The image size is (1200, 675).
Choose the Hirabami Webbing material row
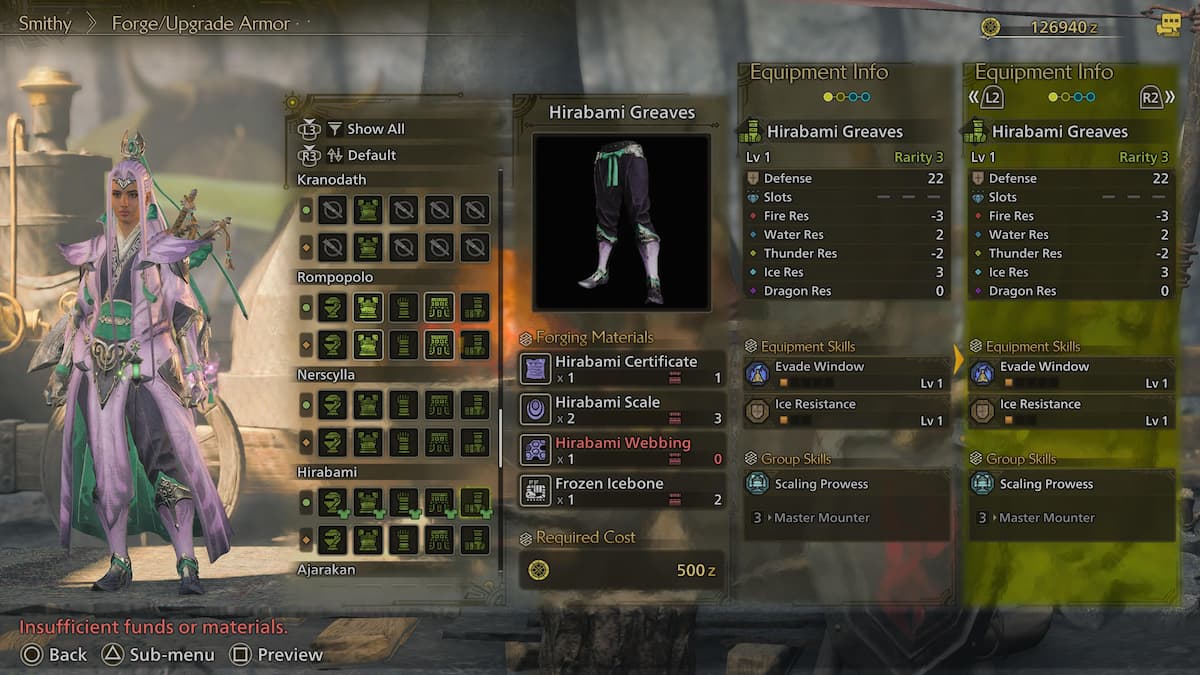(621, 450)
